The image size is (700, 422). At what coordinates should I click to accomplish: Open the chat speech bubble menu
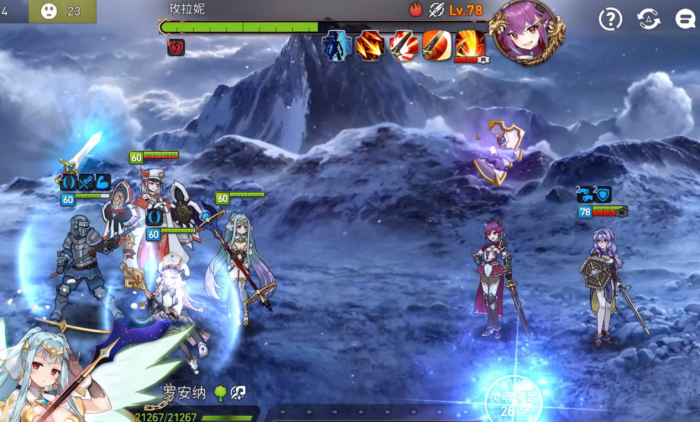point(687,19)
